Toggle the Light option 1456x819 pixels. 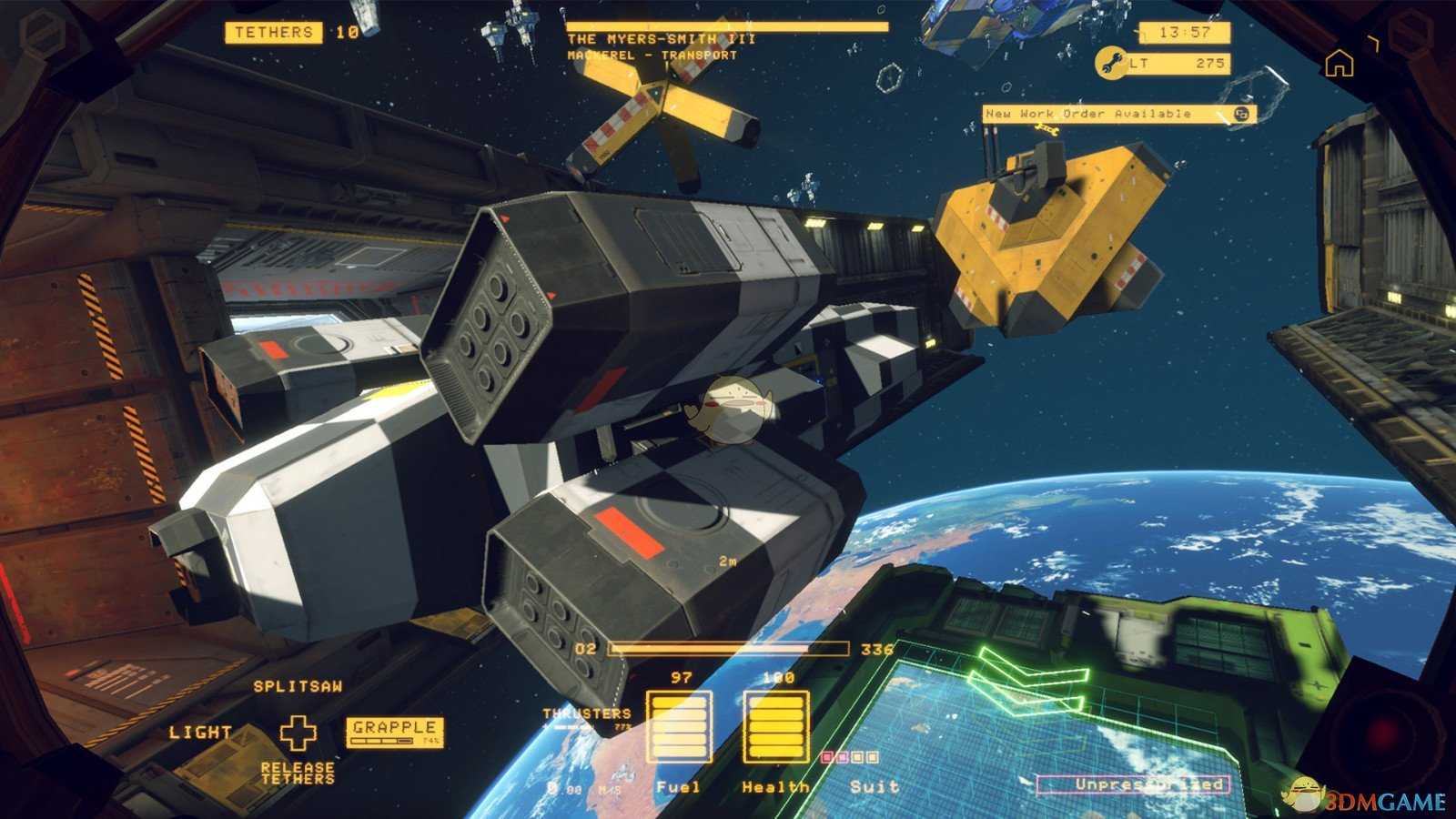(x=200, y=733)
